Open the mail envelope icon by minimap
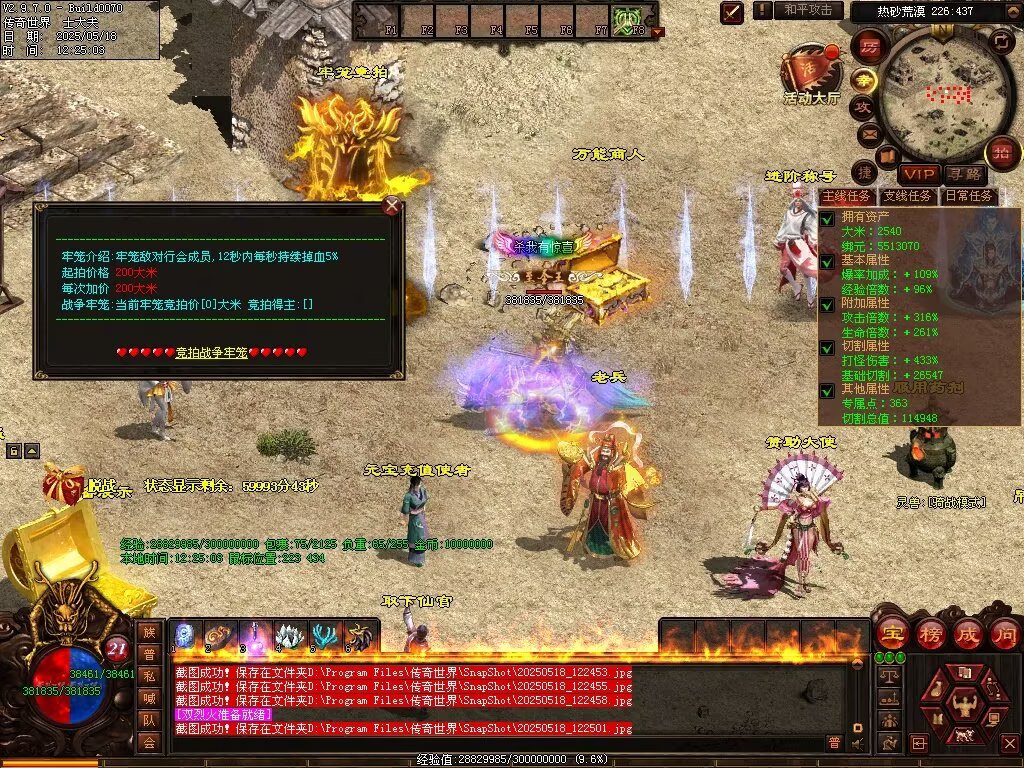This screenshot has height=768, width=1024. pos(869,132)
